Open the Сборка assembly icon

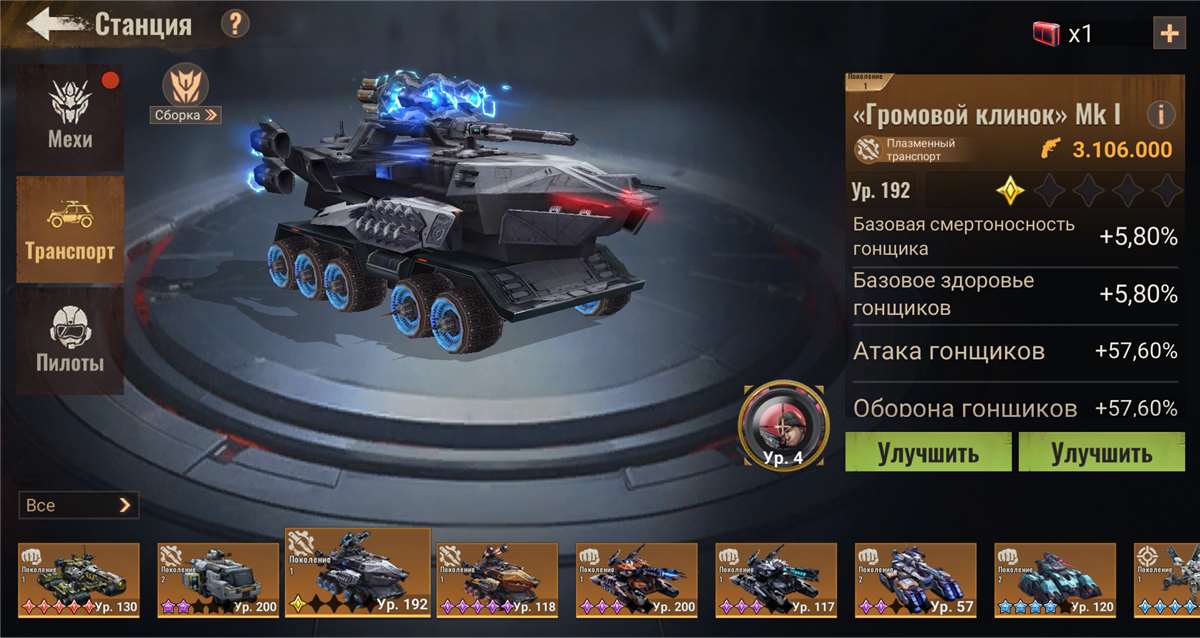pos(186,94)
